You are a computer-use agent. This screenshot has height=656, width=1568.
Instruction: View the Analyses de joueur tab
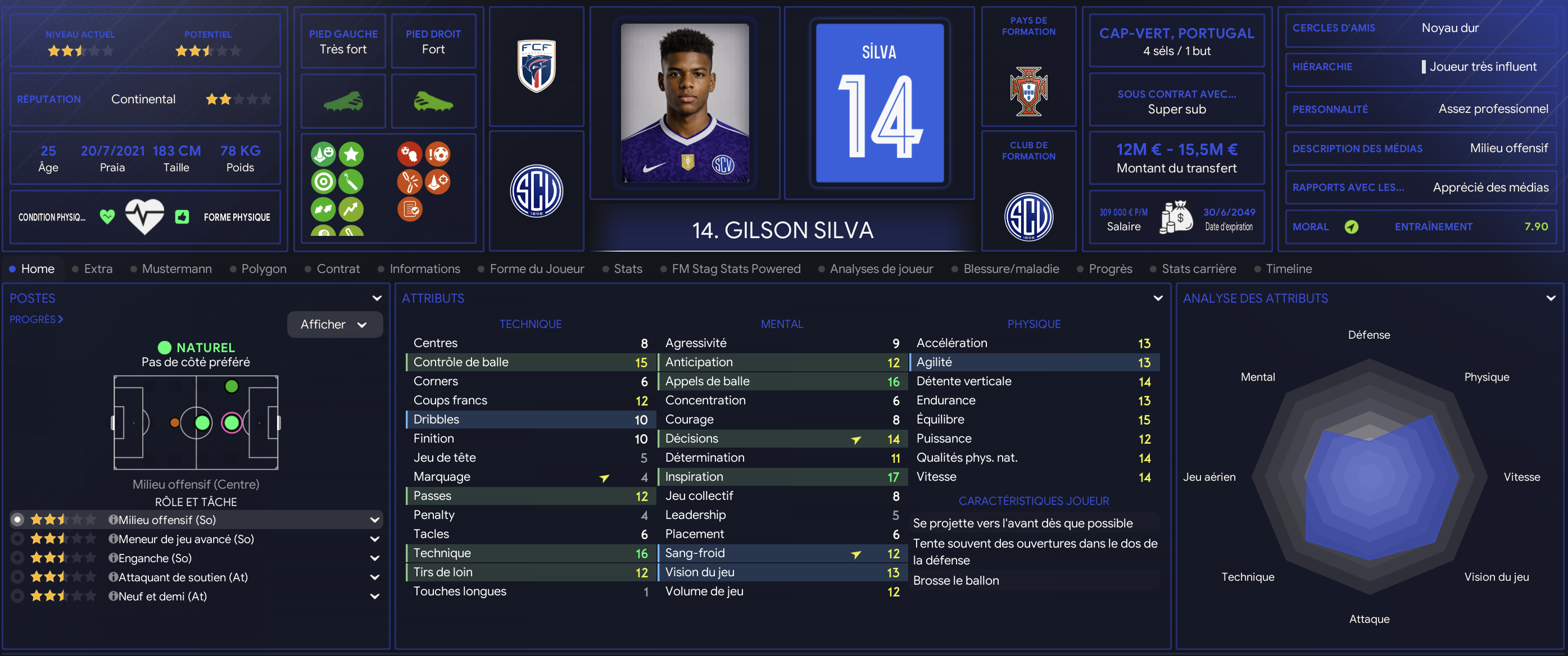tap(881, 269)
